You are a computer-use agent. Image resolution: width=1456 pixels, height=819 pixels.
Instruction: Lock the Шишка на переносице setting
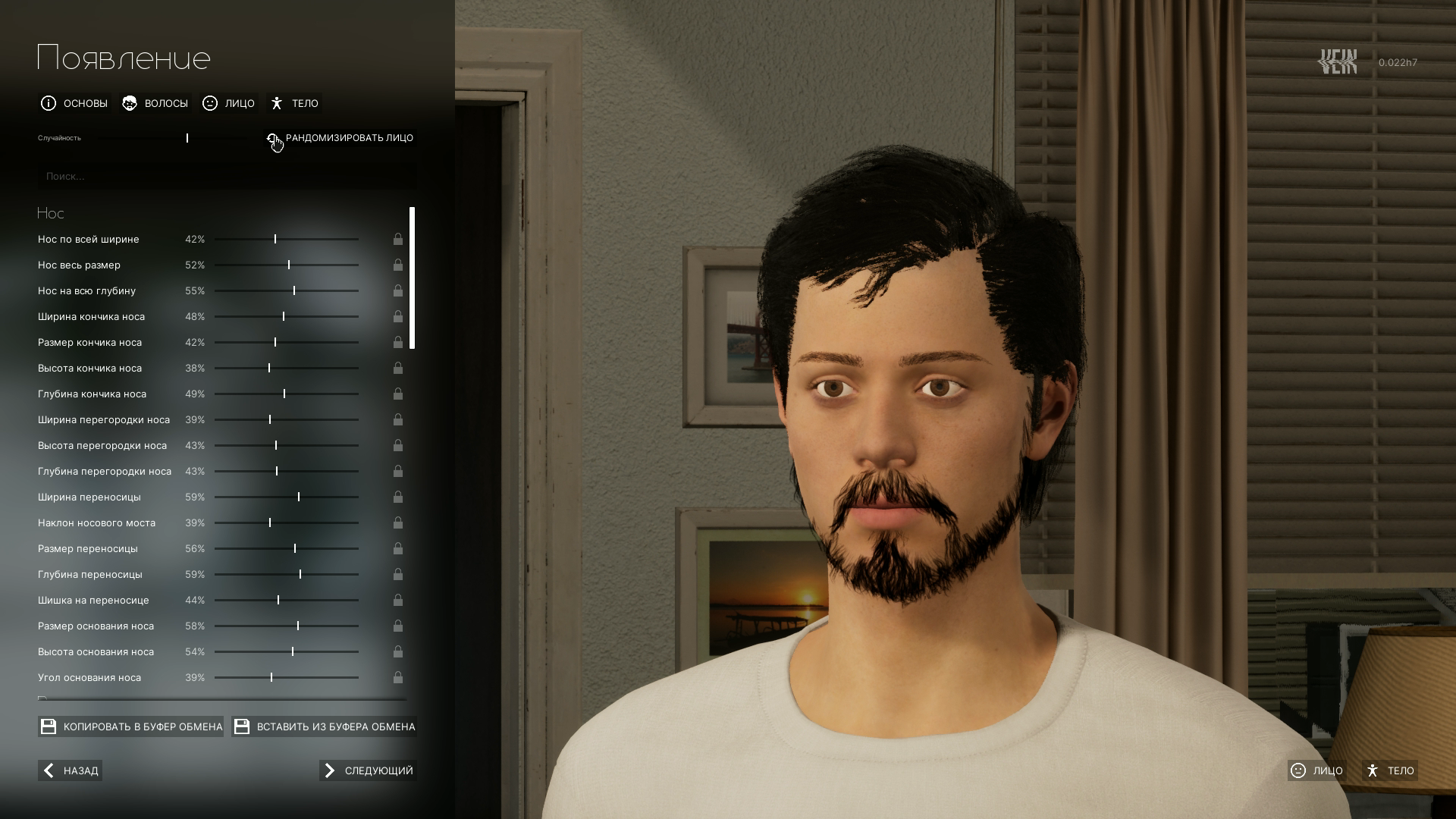pos(398,600)
